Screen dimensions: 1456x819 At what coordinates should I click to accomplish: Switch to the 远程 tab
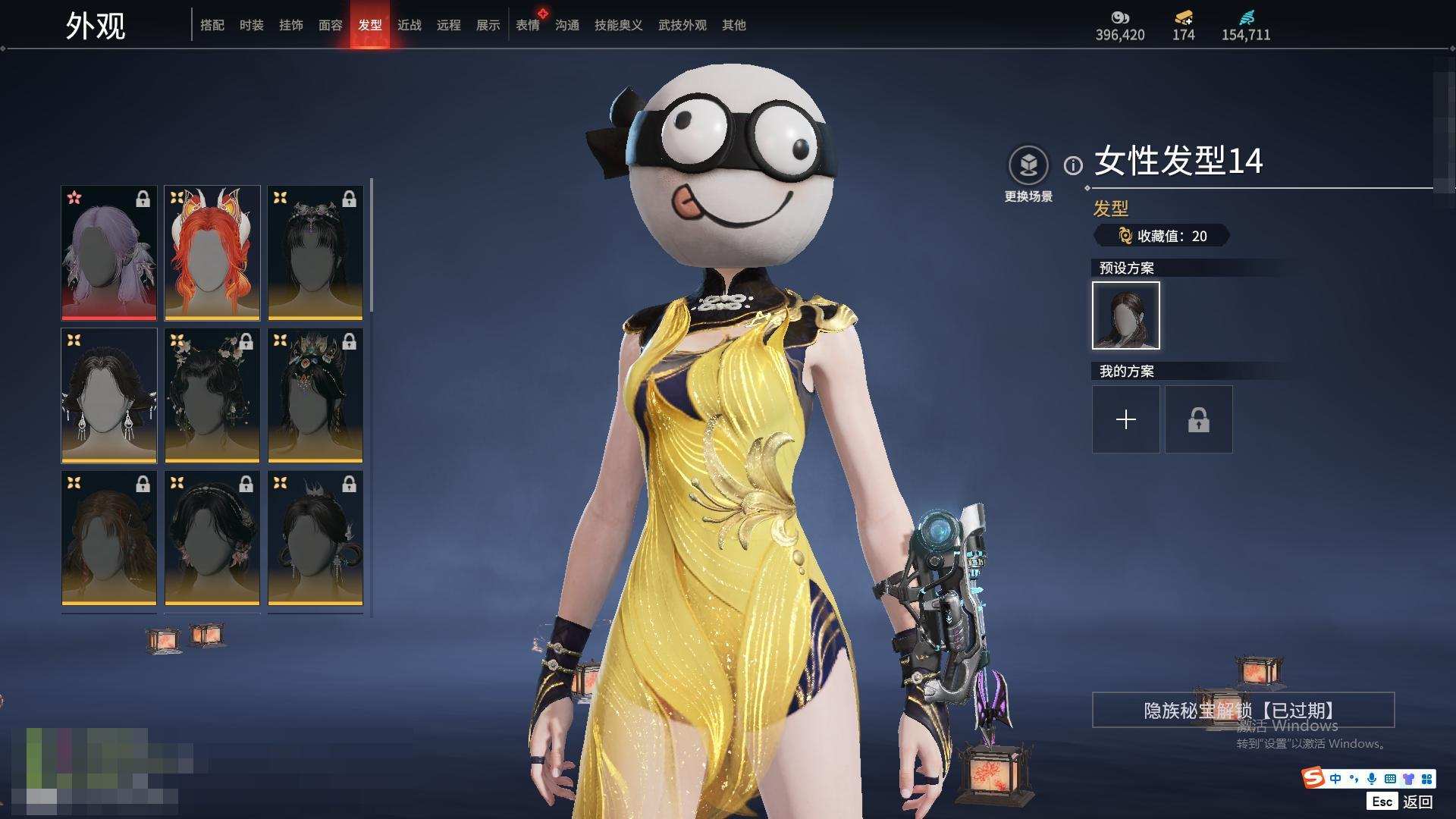(448, 25)
